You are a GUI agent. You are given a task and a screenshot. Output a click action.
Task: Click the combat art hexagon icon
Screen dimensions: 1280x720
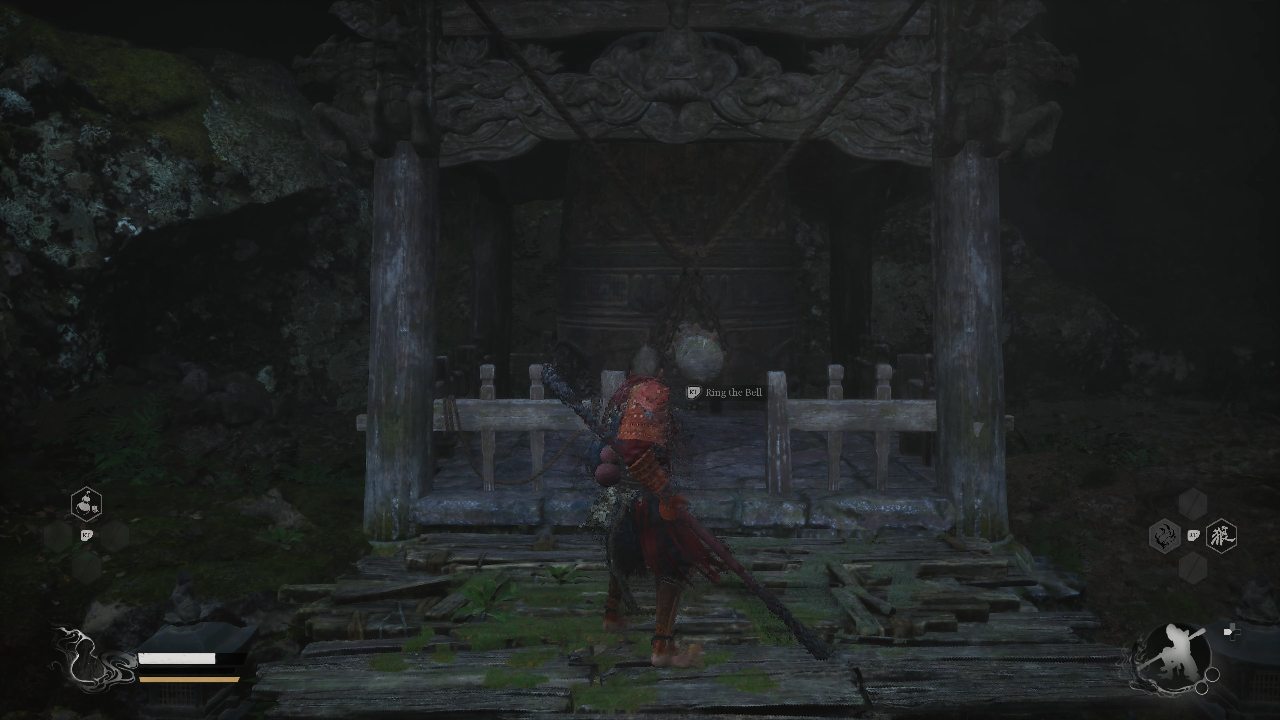1165,536
